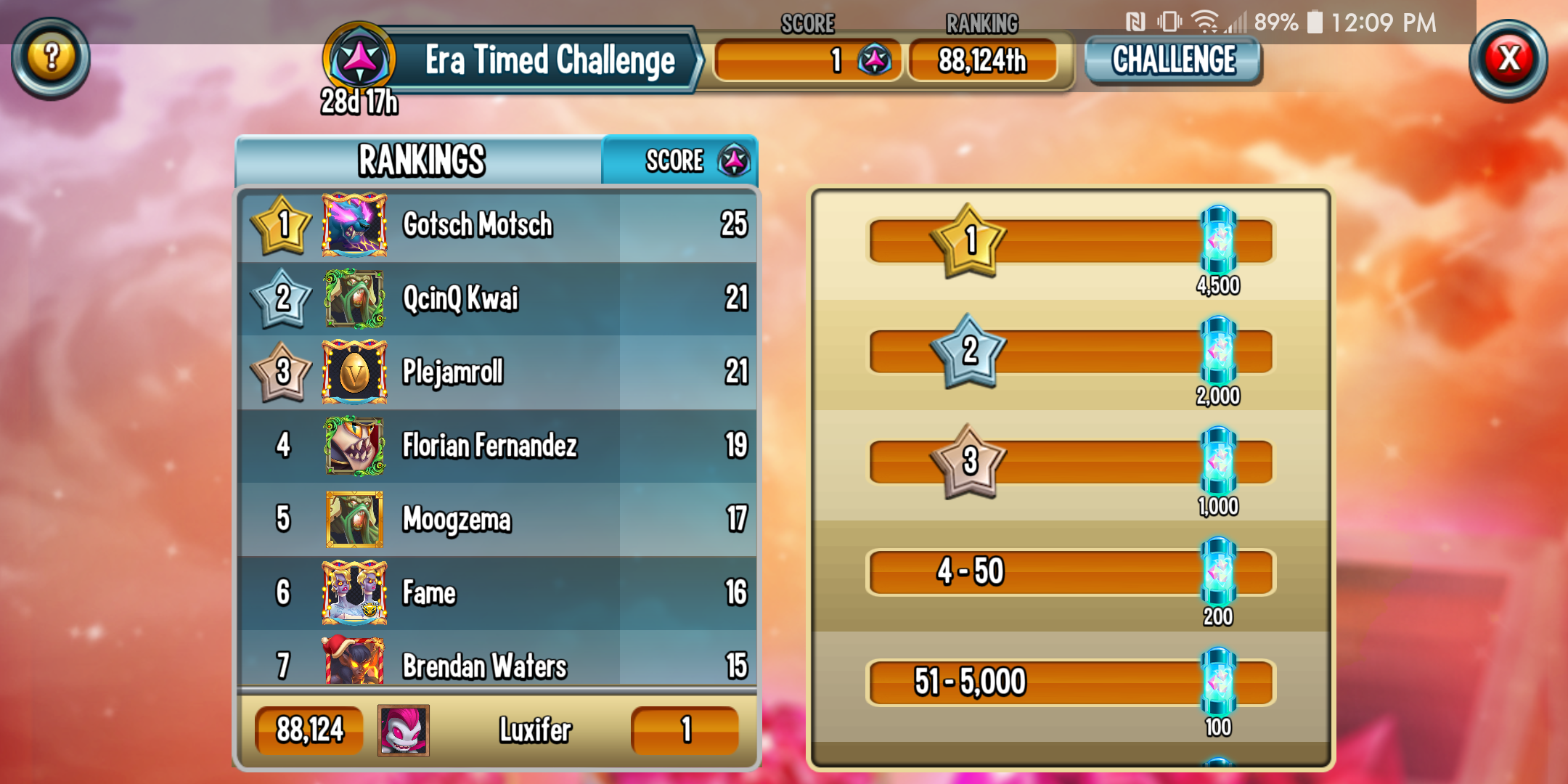Select QcinQ Kwai's avatar picture
Viewport: 1568px width, 784px height.
click(354, 299)
